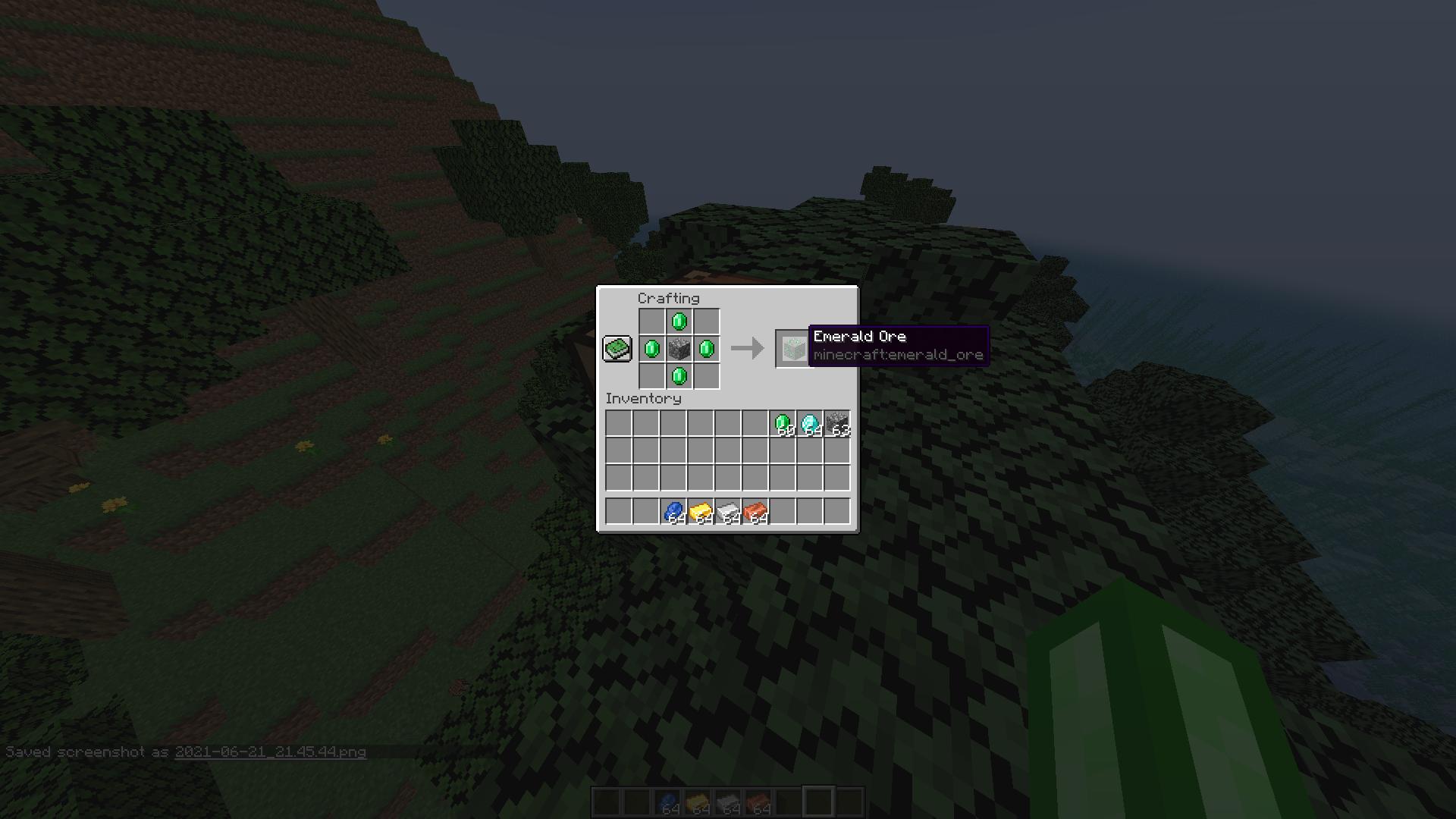Click the first empty inventory slot
Screen dimensions: 1456x819
617,423
